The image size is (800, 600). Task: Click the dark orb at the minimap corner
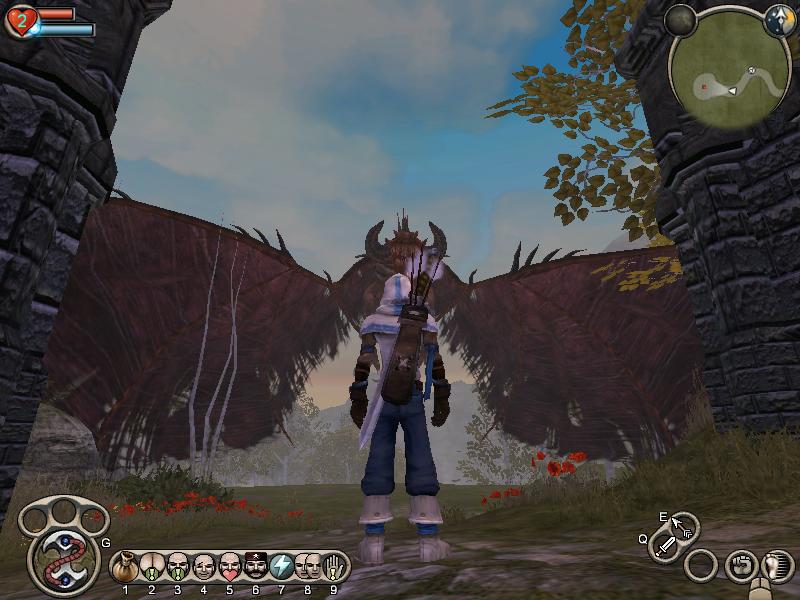pyautogui.click(x=680, y=19)
